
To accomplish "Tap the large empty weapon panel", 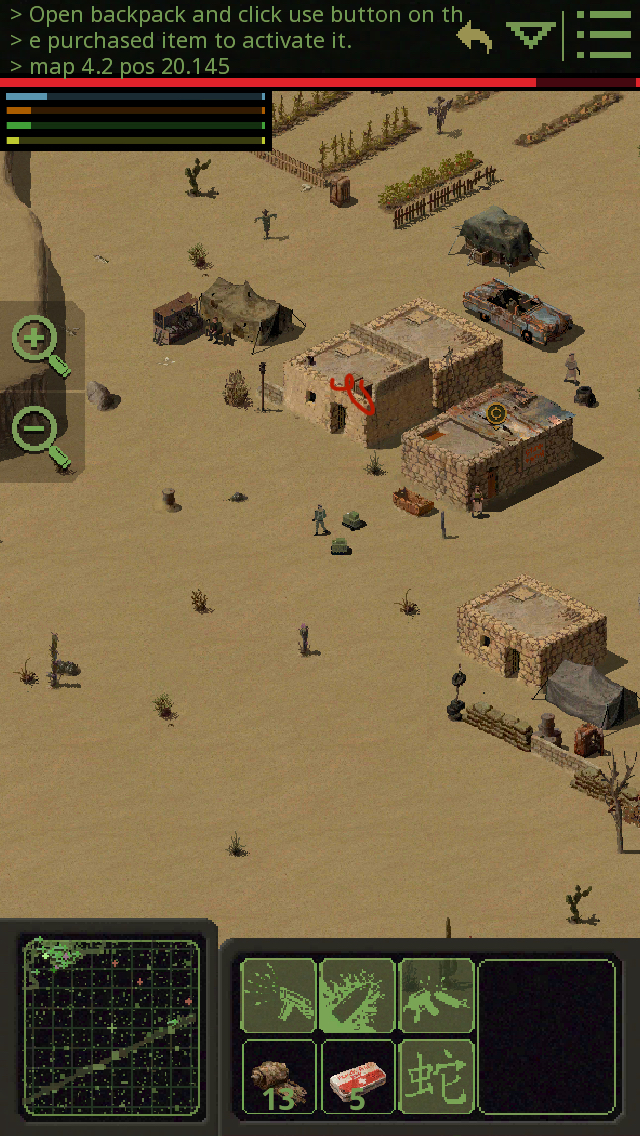I will pyautogui.click(x=546, y=1036).
